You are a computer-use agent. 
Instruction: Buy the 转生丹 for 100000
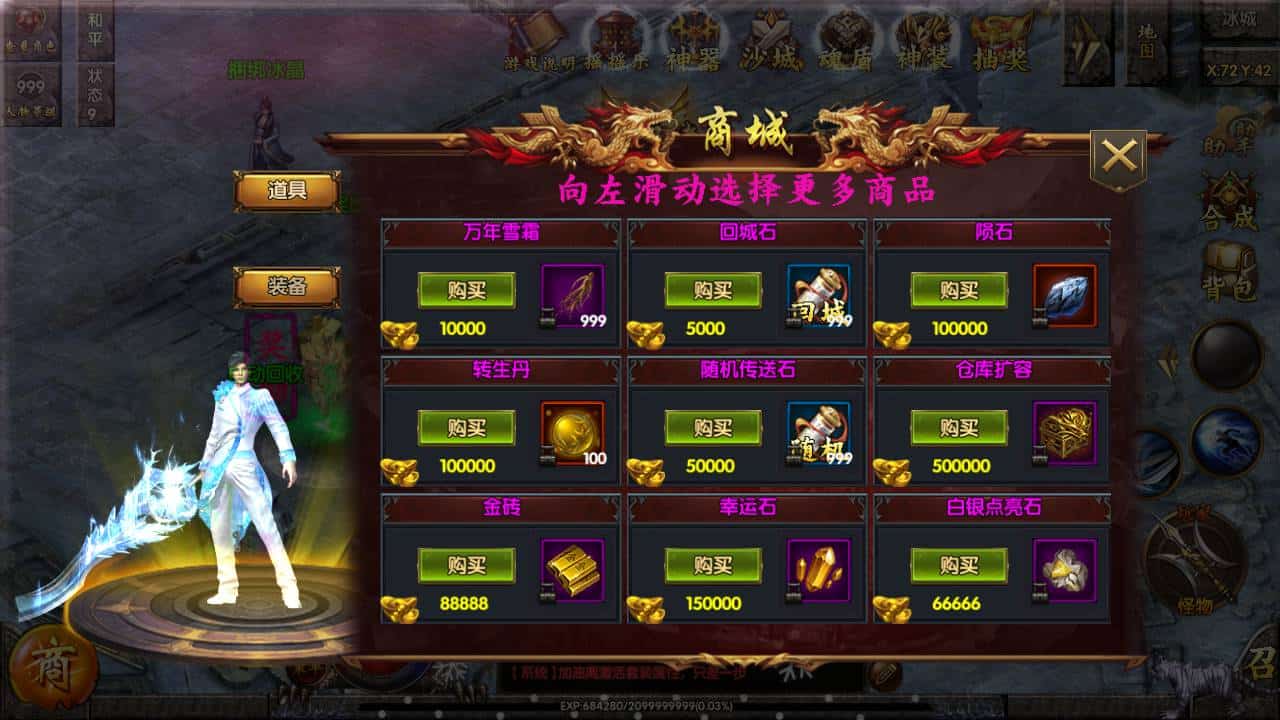(x=466, y=427)
